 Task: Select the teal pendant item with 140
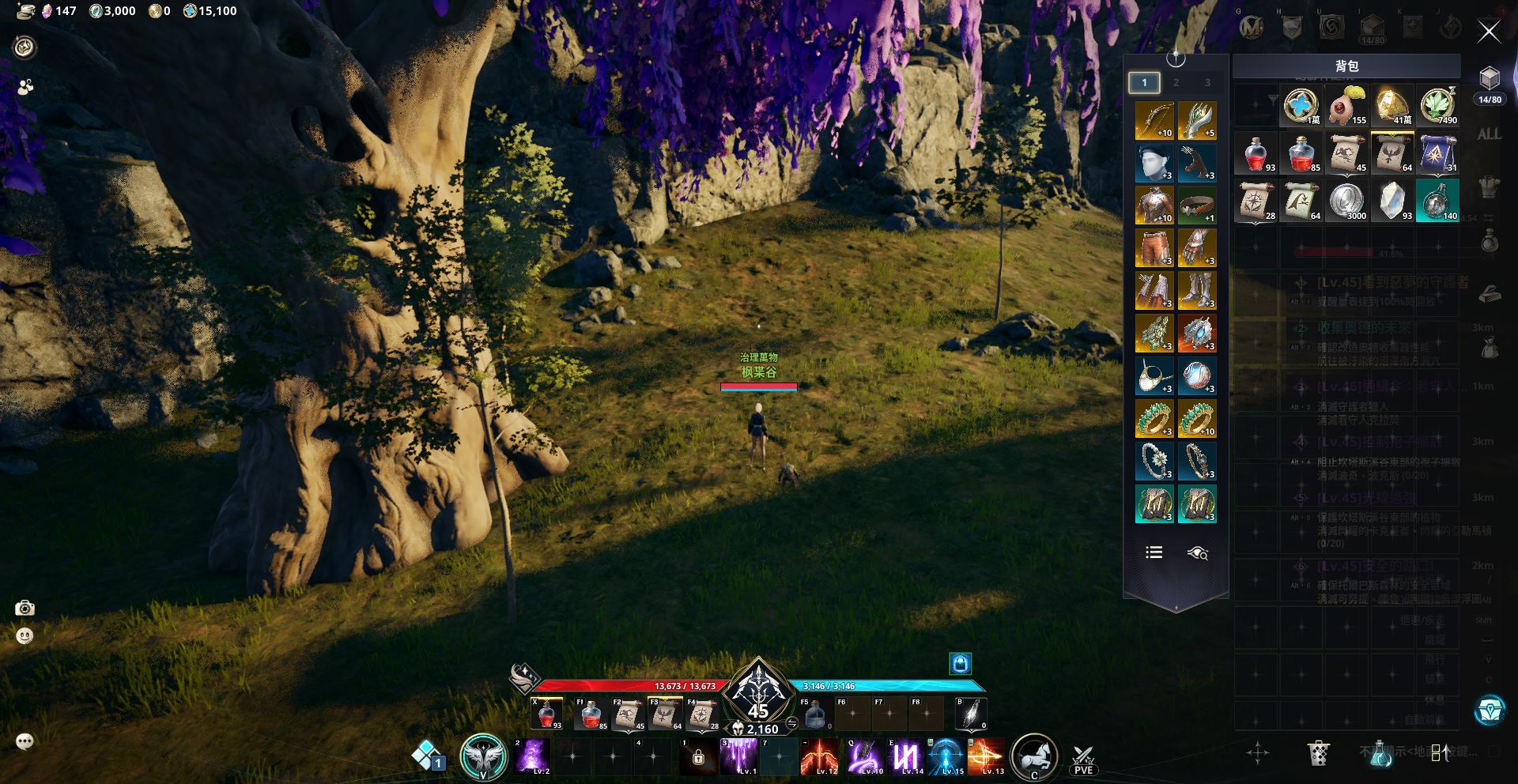click(x=1438, y=201)
